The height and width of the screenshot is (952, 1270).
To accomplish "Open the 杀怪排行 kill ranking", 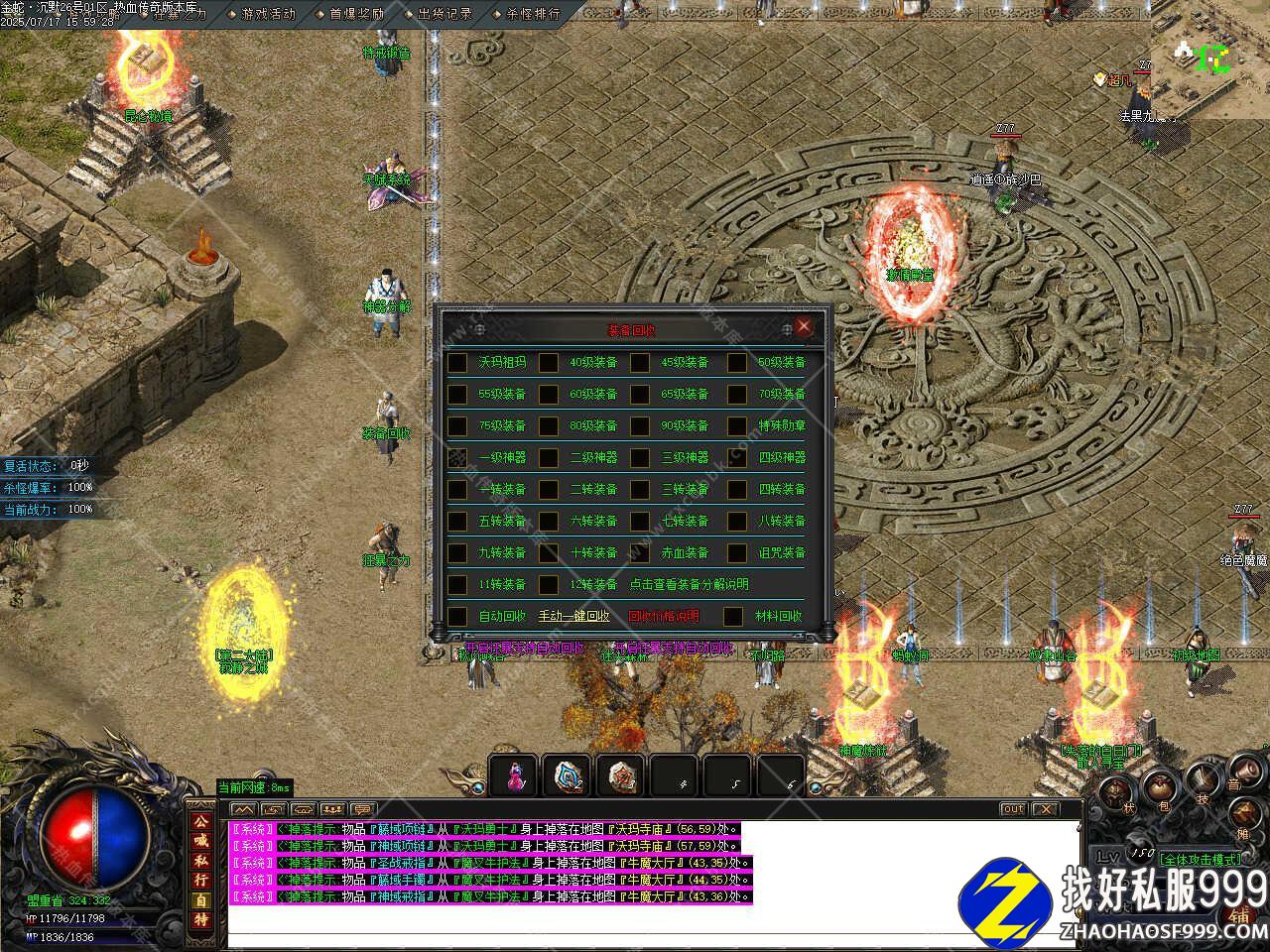I will 532,14.
